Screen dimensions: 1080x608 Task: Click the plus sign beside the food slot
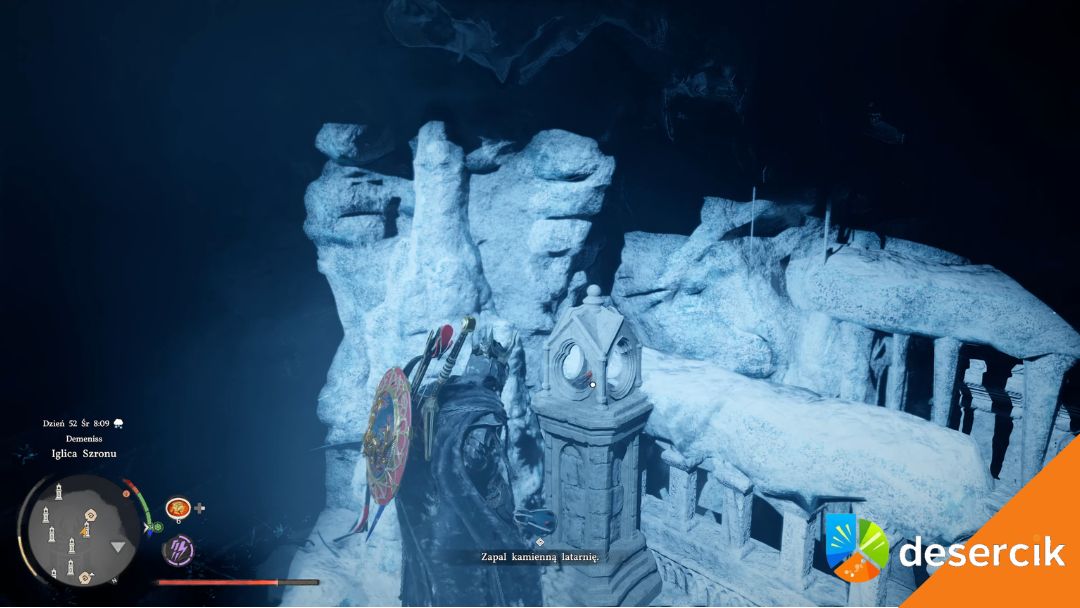pyautogui.click(x=200, y=508)
